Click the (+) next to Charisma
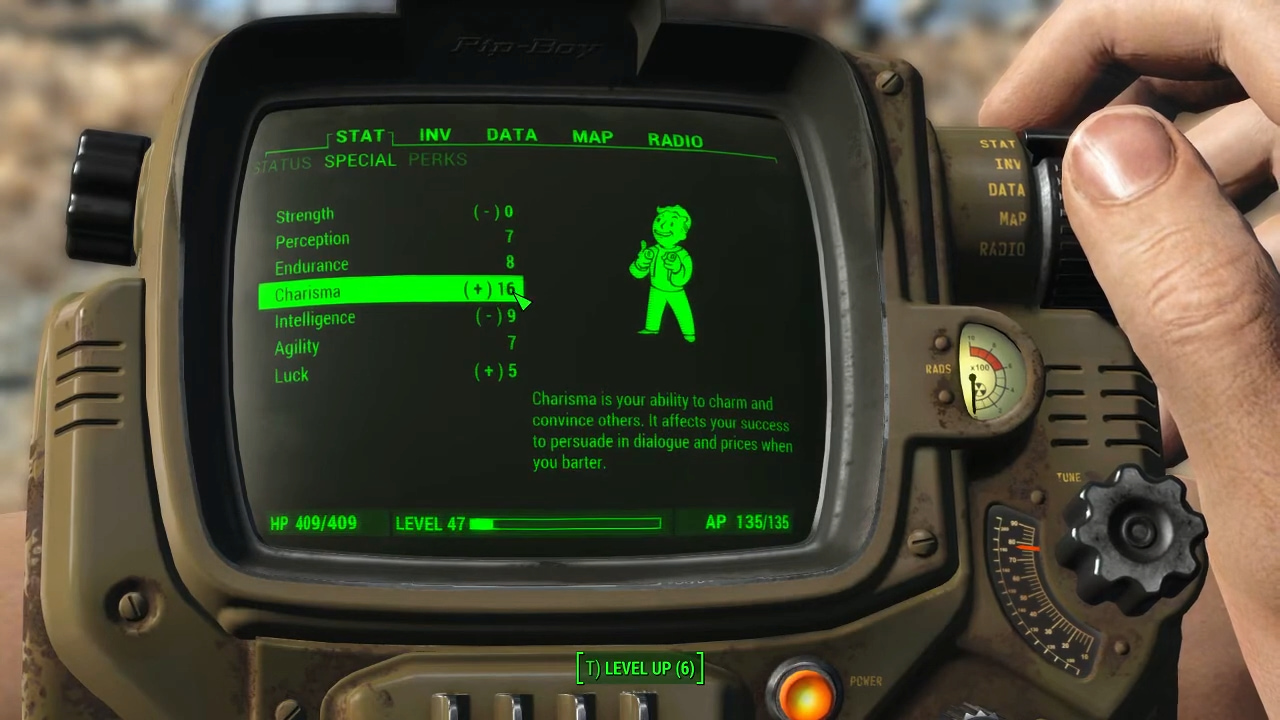 coord(478,289)
